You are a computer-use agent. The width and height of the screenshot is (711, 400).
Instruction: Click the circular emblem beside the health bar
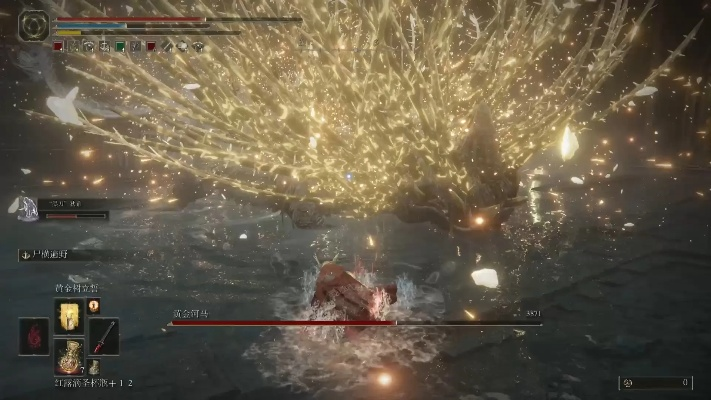tap(34, 24)
